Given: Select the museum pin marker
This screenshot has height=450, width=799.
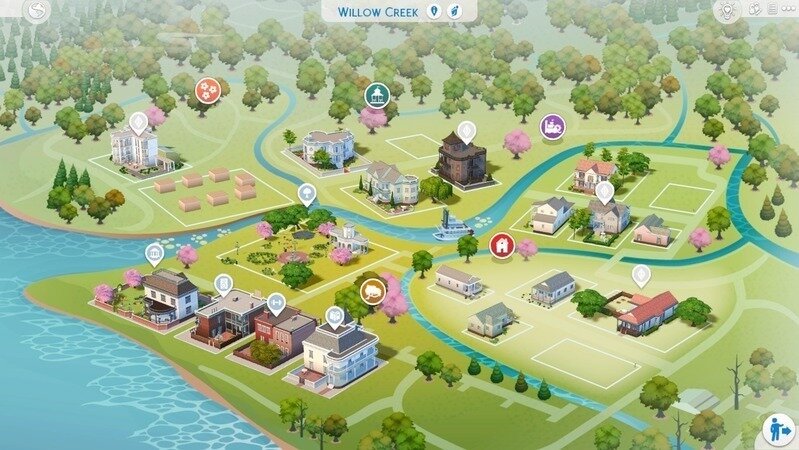Looking at the screenshot, I should tap(155, 252).
